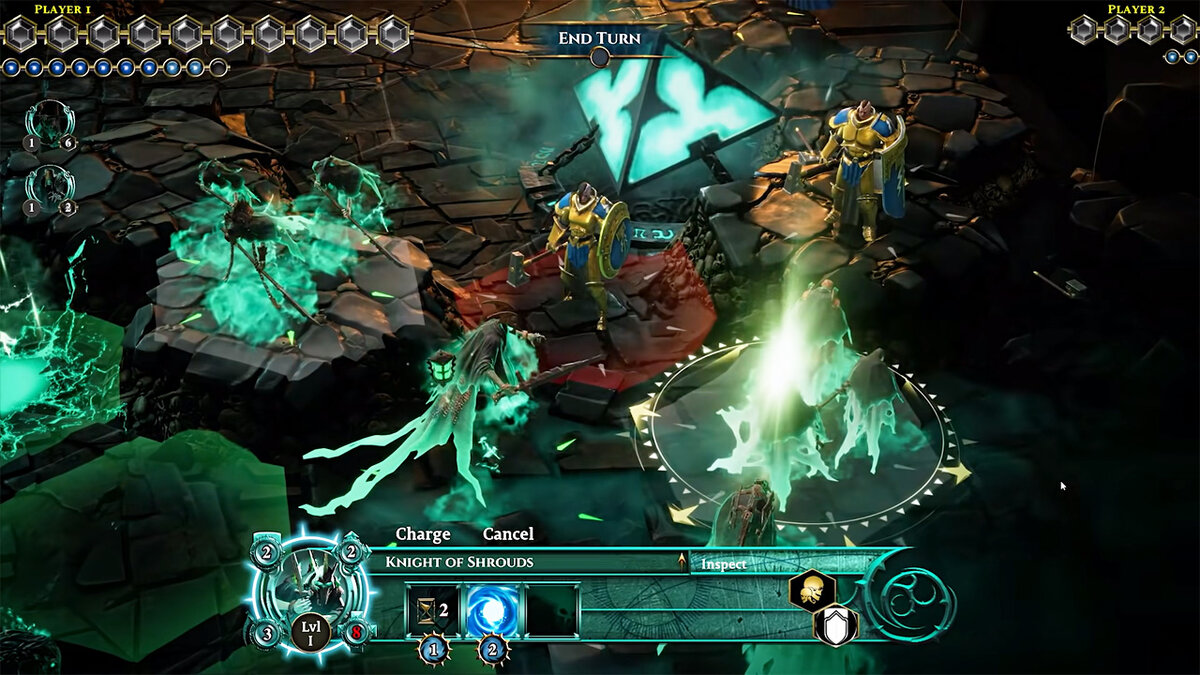Select the unit portrait showing 1 and 2
Viewport: 1200px width, 675px height.
click(x=47, y=187)
